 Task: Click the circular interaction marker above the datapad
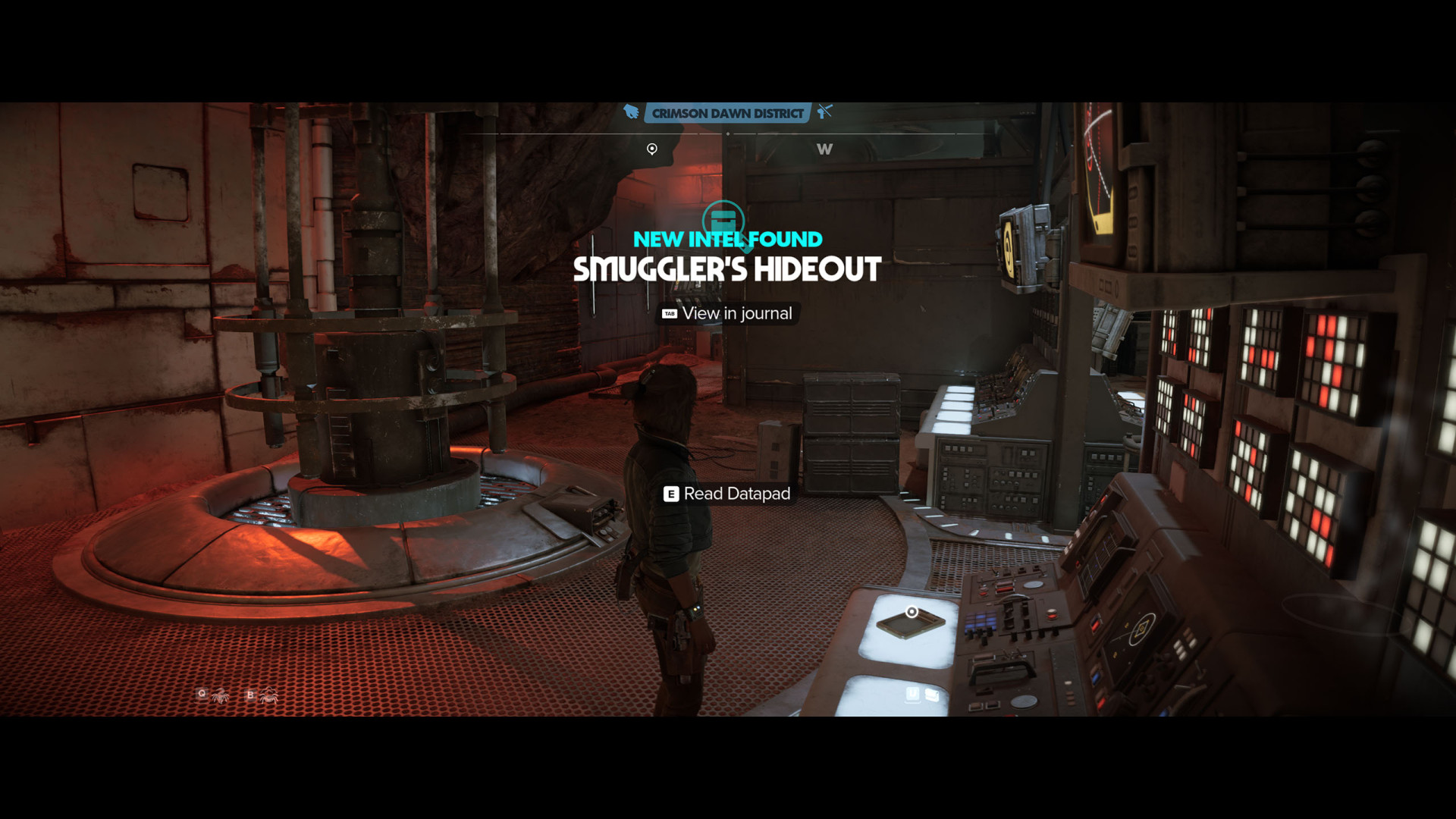coord(912,612)
